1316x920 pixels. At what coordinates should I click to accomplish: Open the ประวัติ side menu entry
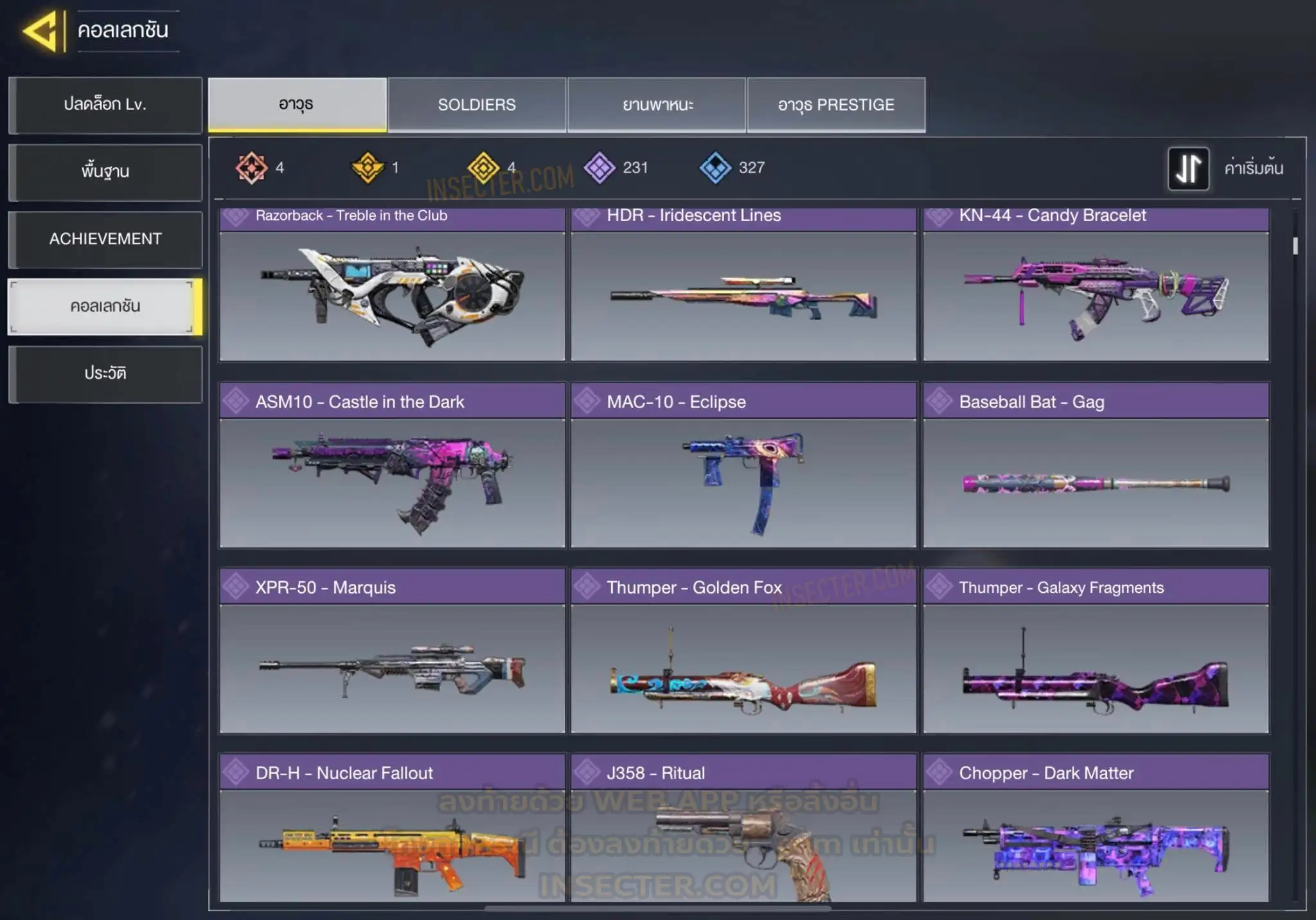105,374
